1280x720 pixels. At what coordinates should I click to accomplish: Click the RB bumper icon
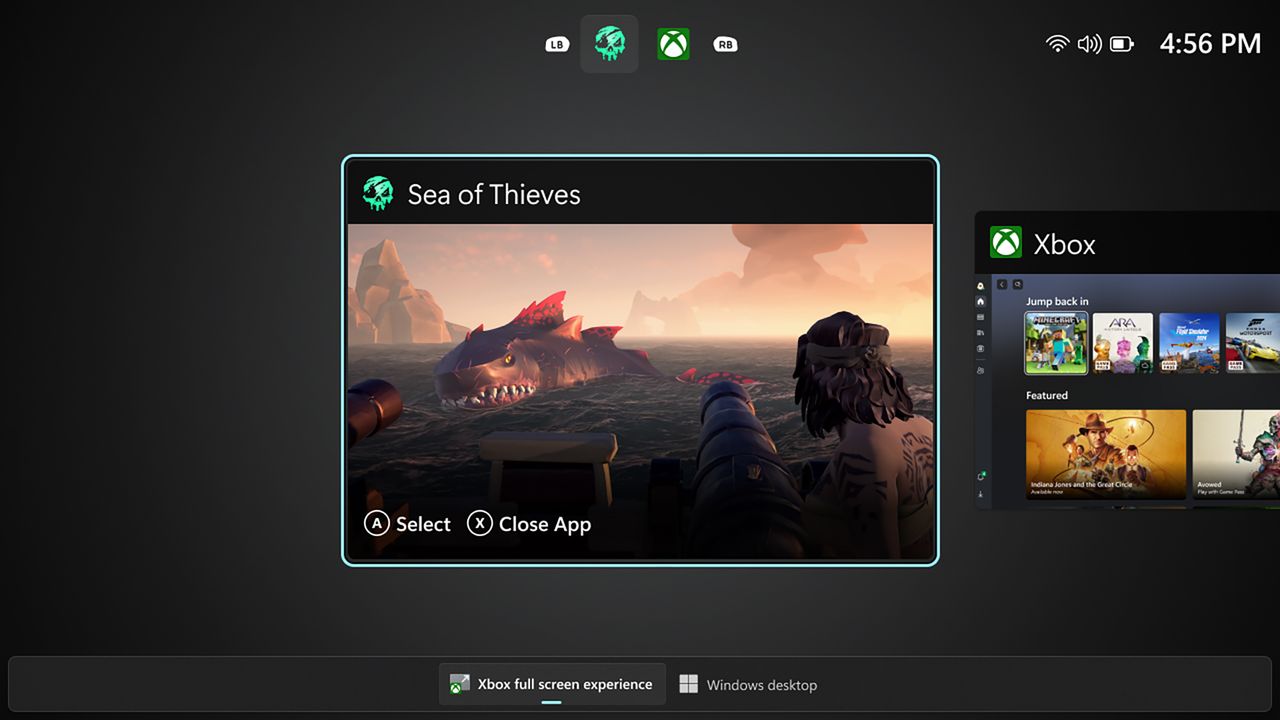pos(725,43)
